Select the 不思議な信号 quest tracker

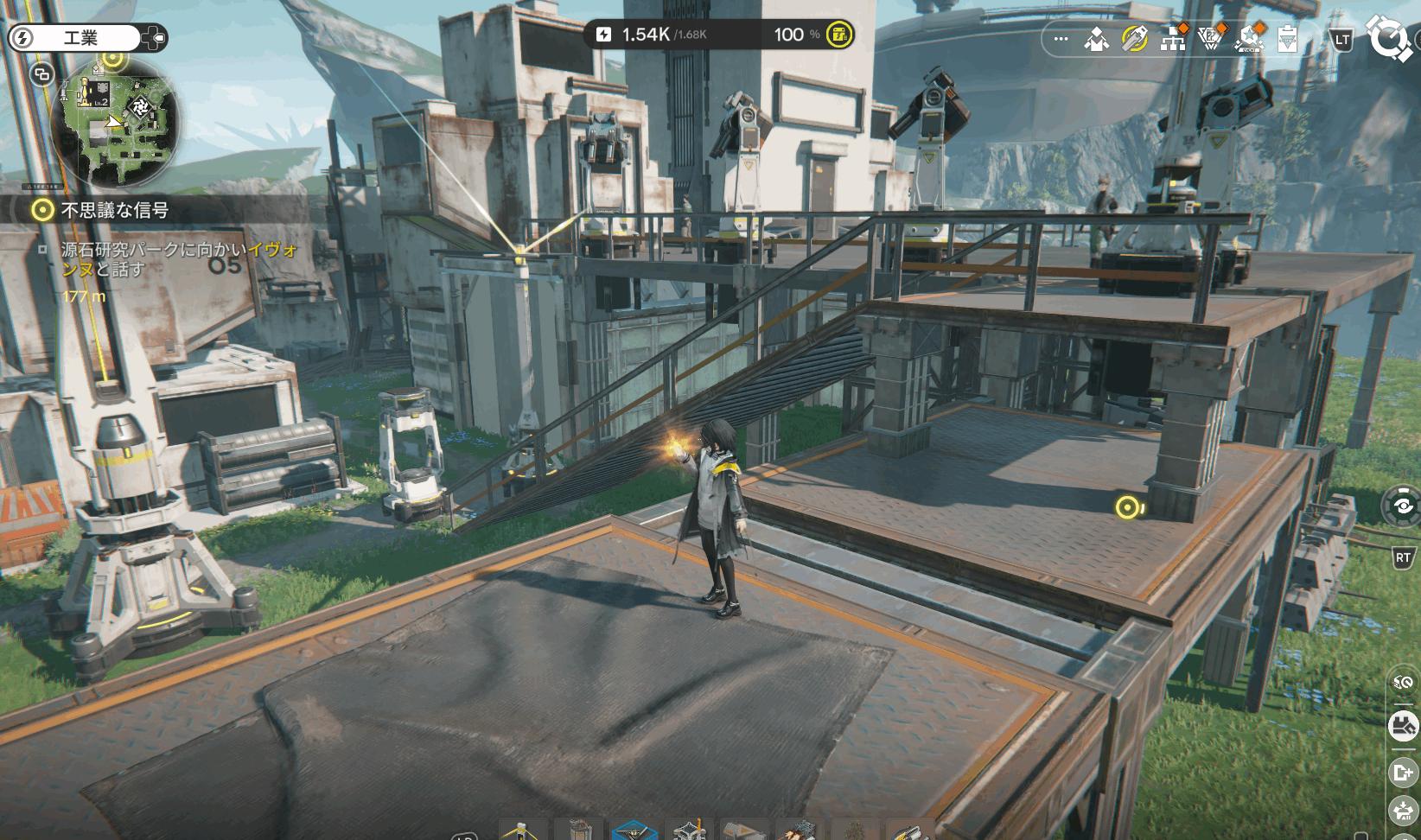pos(114,210)
